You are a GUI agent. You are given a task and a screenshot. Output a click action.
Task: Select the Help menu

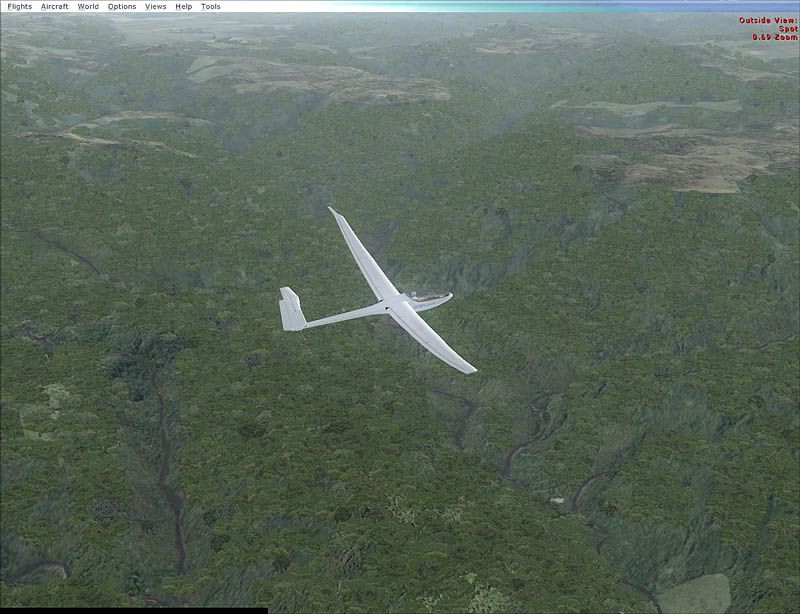coord(184,6)
